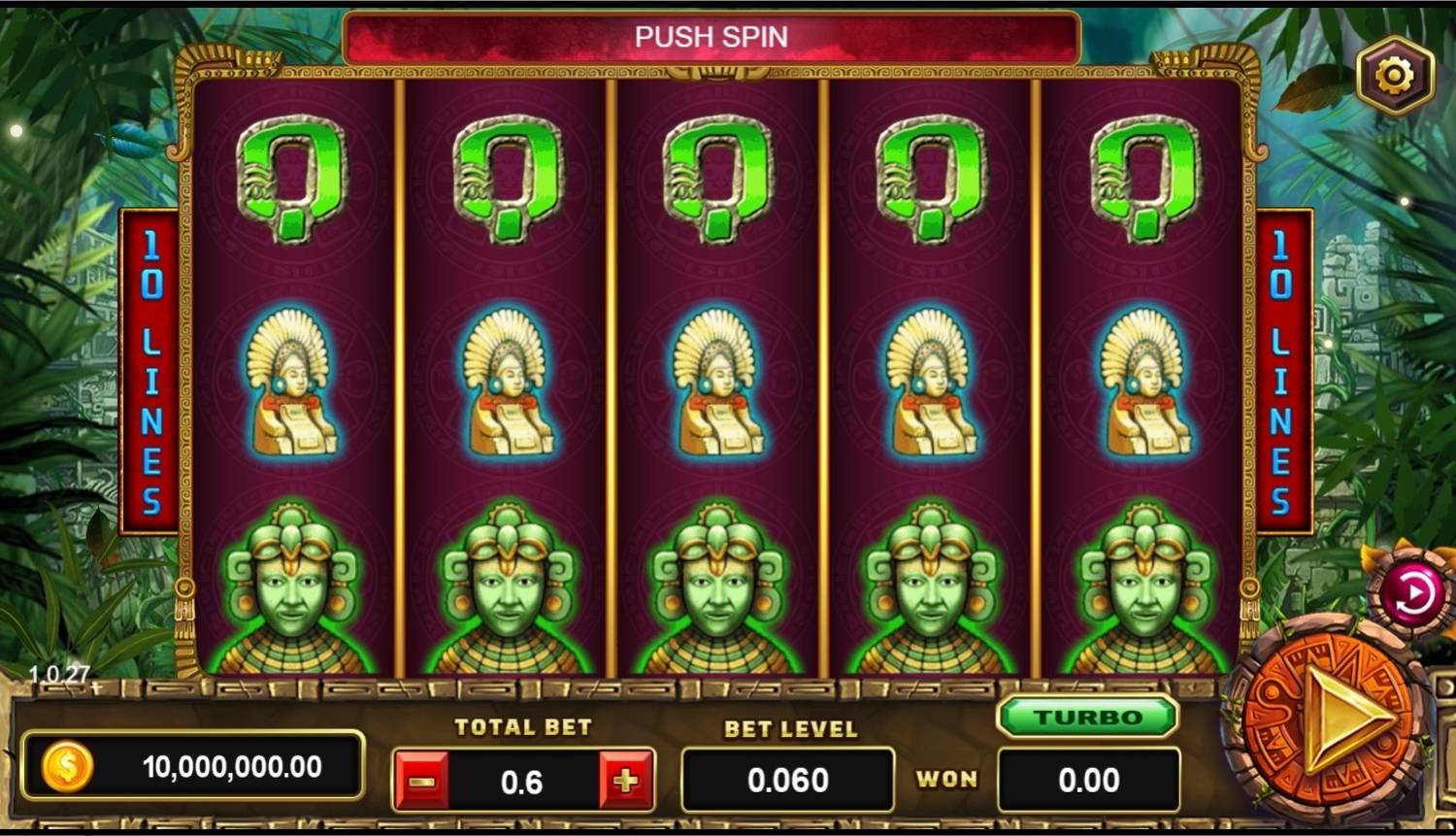Increase total bet with the plus button

point(626,781)
